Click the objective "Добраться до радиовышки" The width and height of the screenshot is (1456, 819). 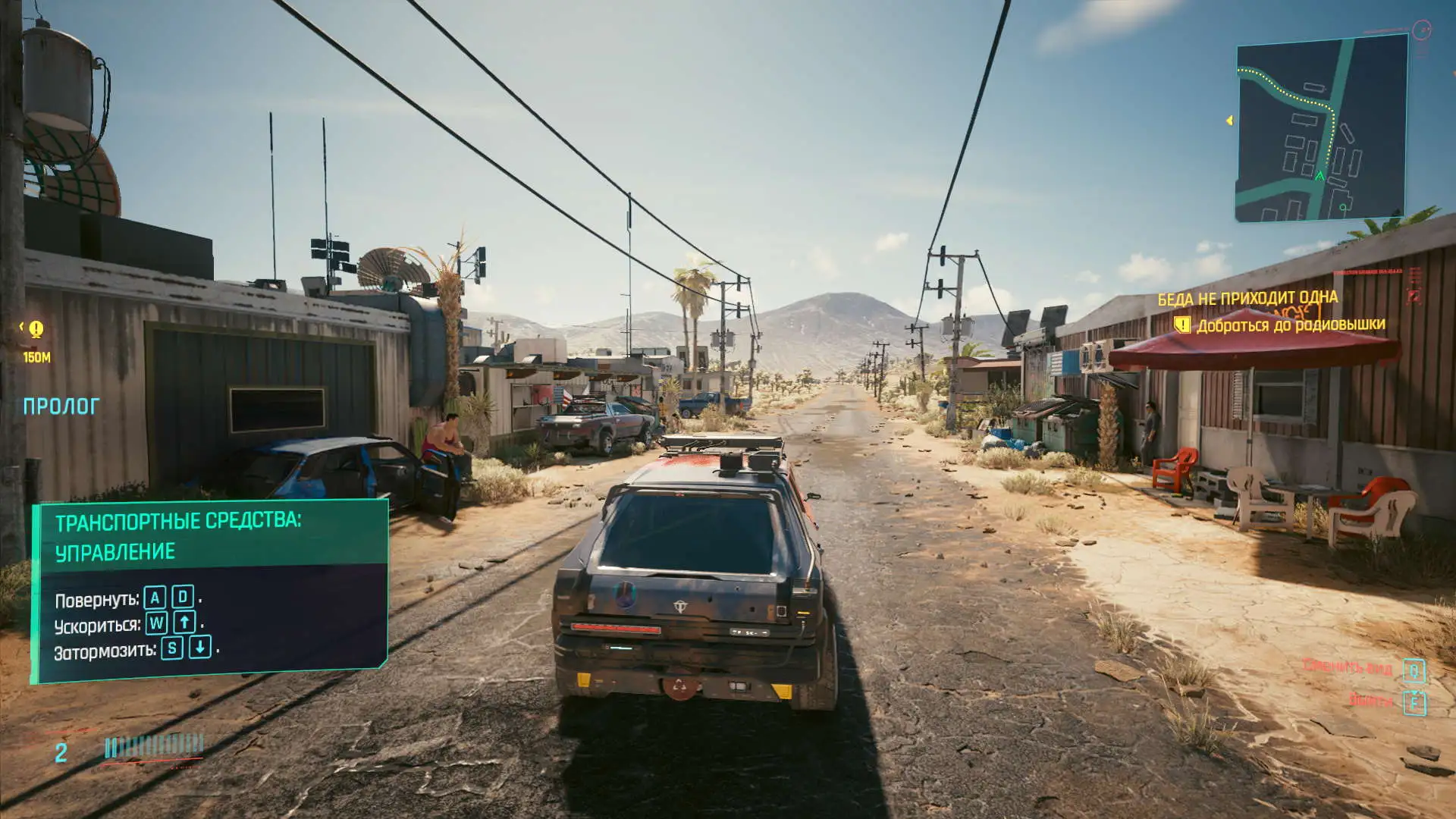pyautogui.click(x=1290, y=325)
